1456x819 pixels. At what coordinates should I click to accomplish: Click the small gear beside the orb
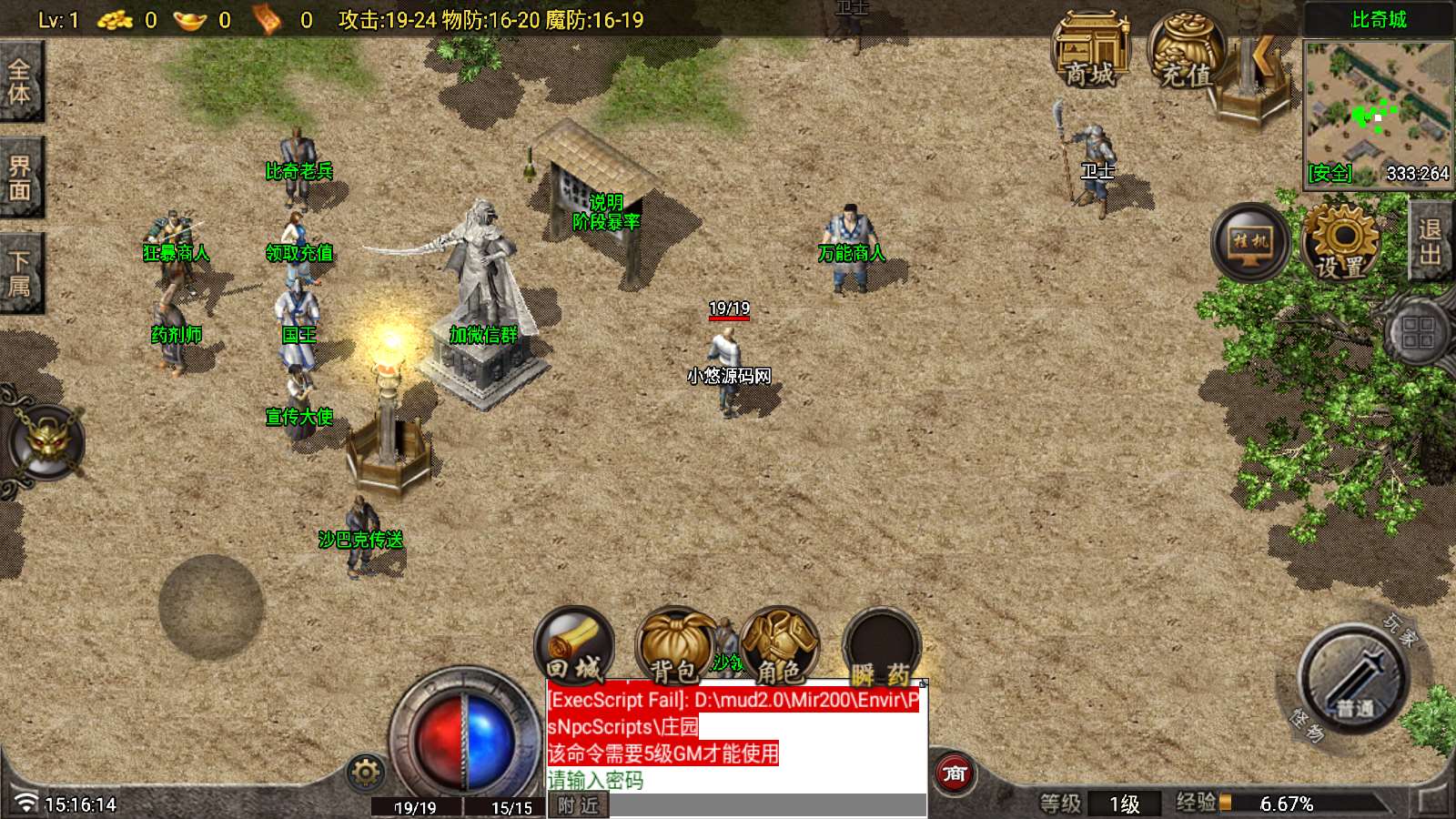(x=366, y=773)
